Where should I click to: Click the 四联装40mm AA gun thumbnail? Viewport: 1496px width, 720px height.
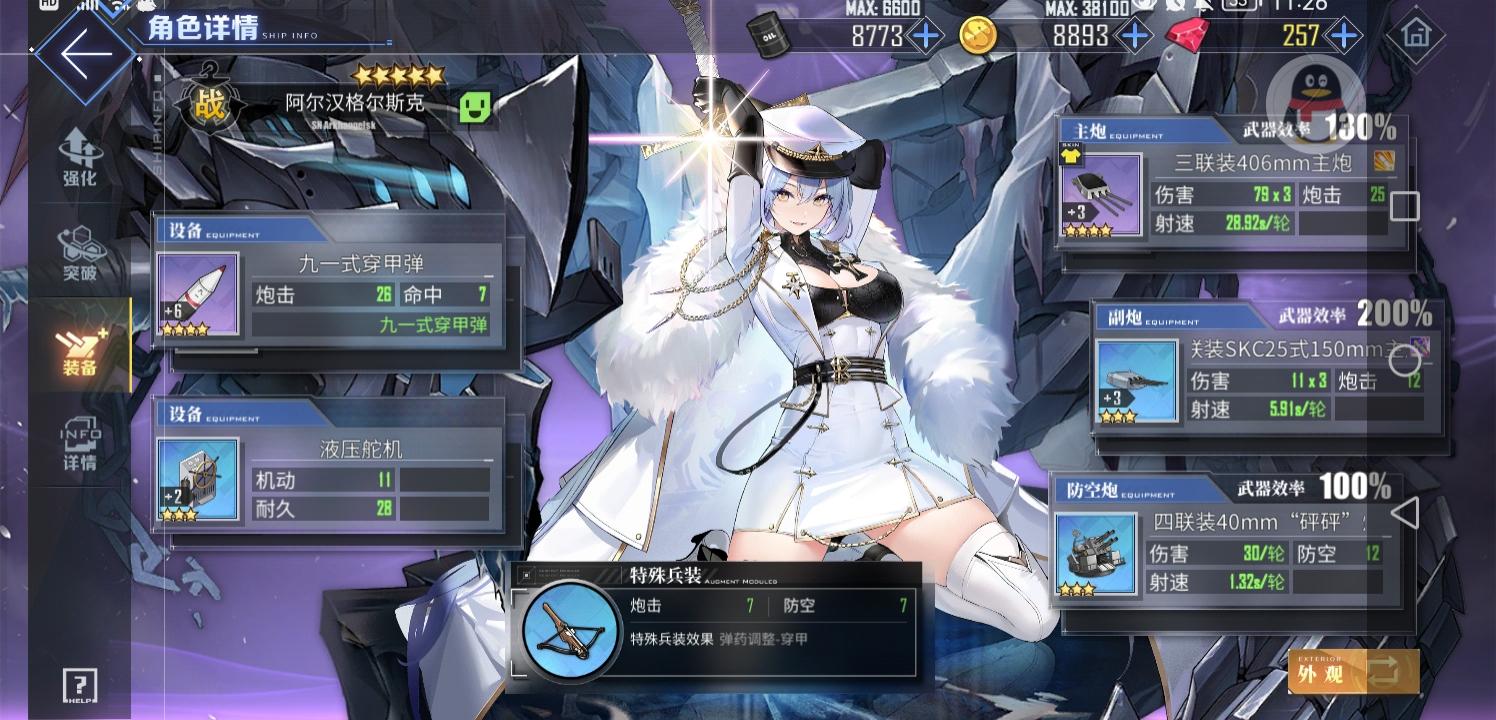pos(1097,551)
